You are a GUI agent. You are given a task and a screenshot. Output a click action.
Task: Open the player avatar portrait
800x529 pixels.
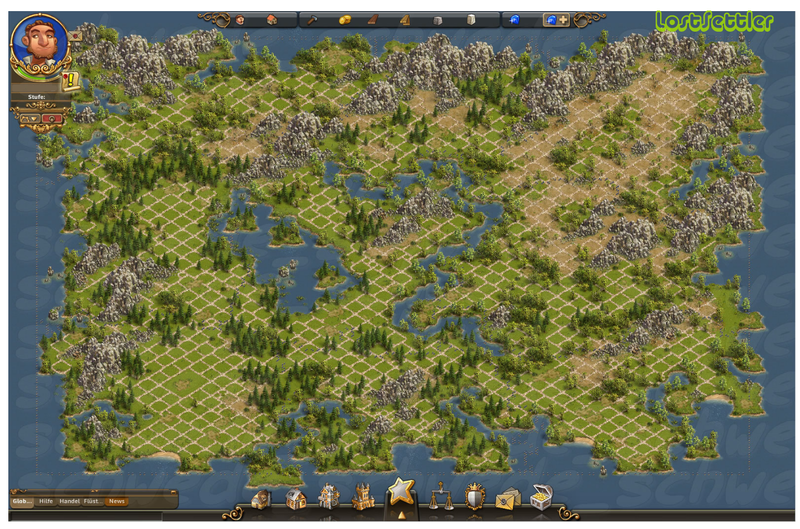coord(38,43)
